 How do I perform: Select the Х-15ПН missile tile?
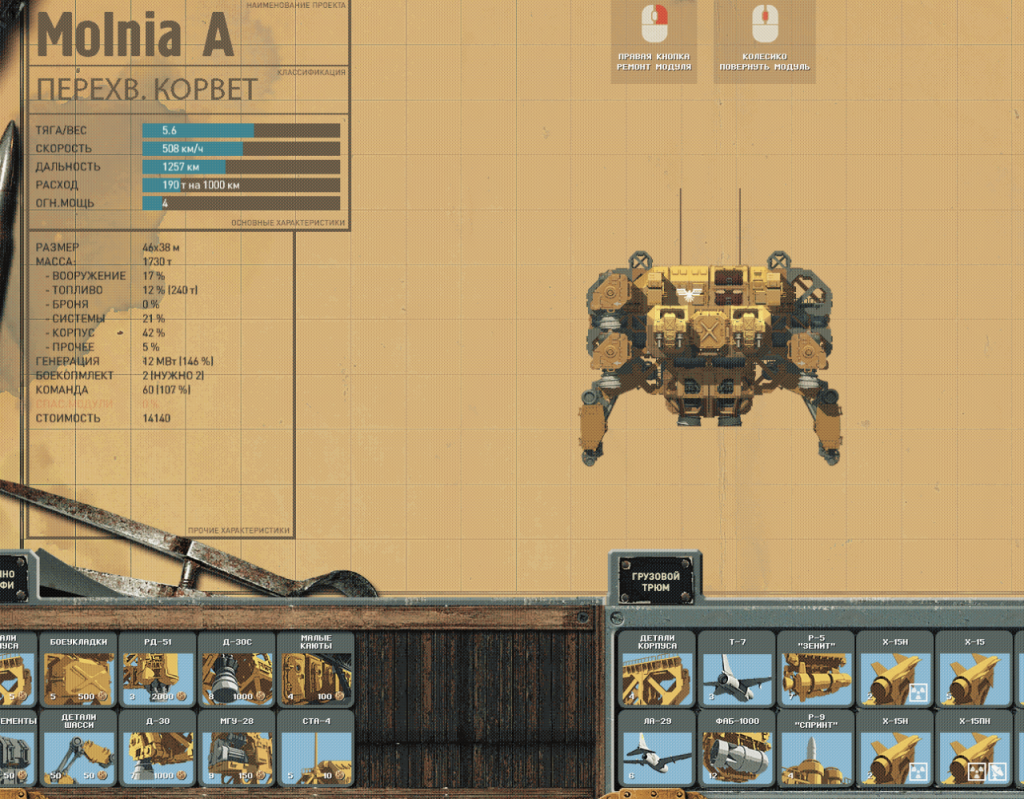973,747
